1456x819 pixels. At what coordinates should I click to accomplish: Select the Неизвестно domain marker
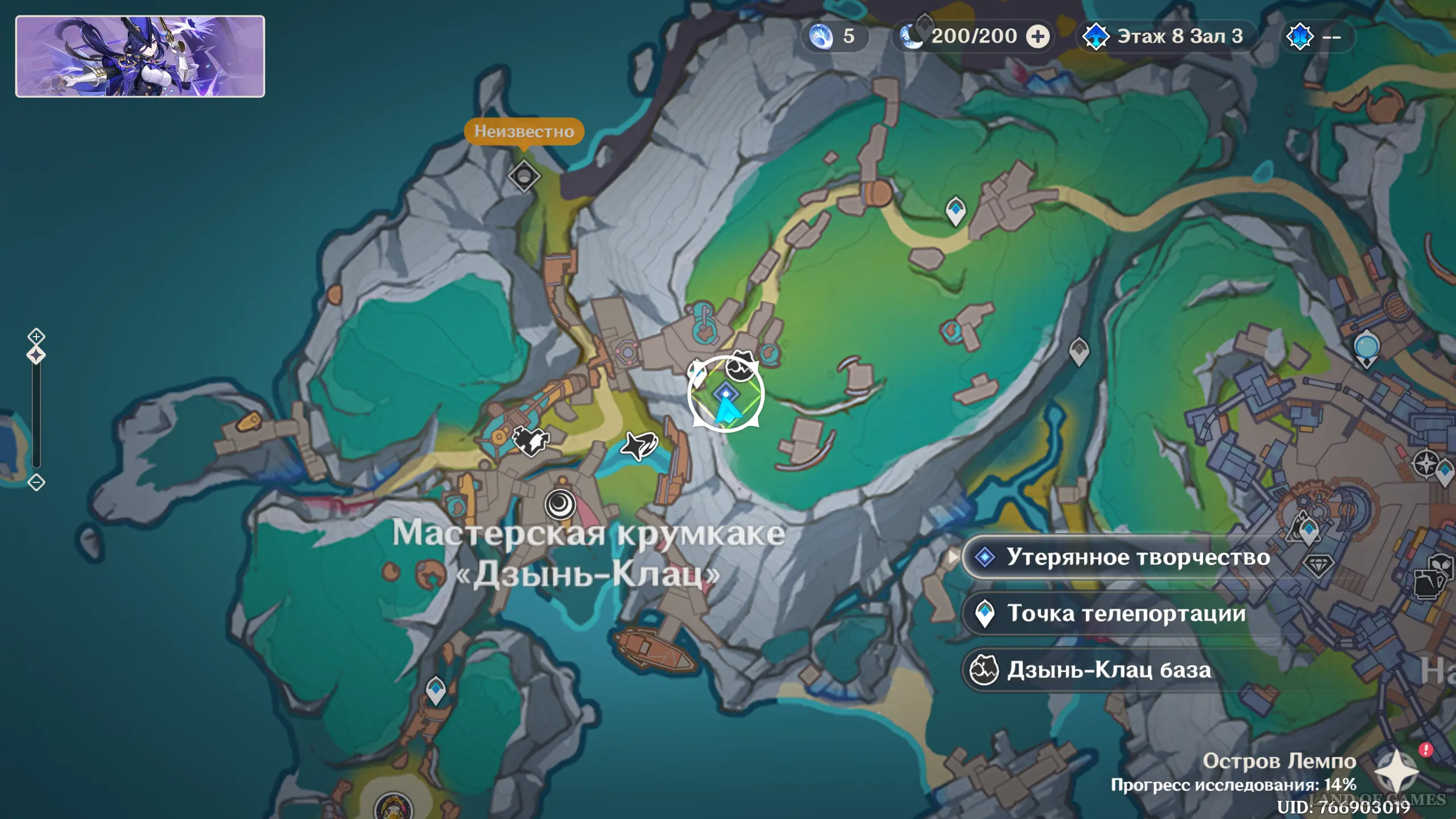524,176
